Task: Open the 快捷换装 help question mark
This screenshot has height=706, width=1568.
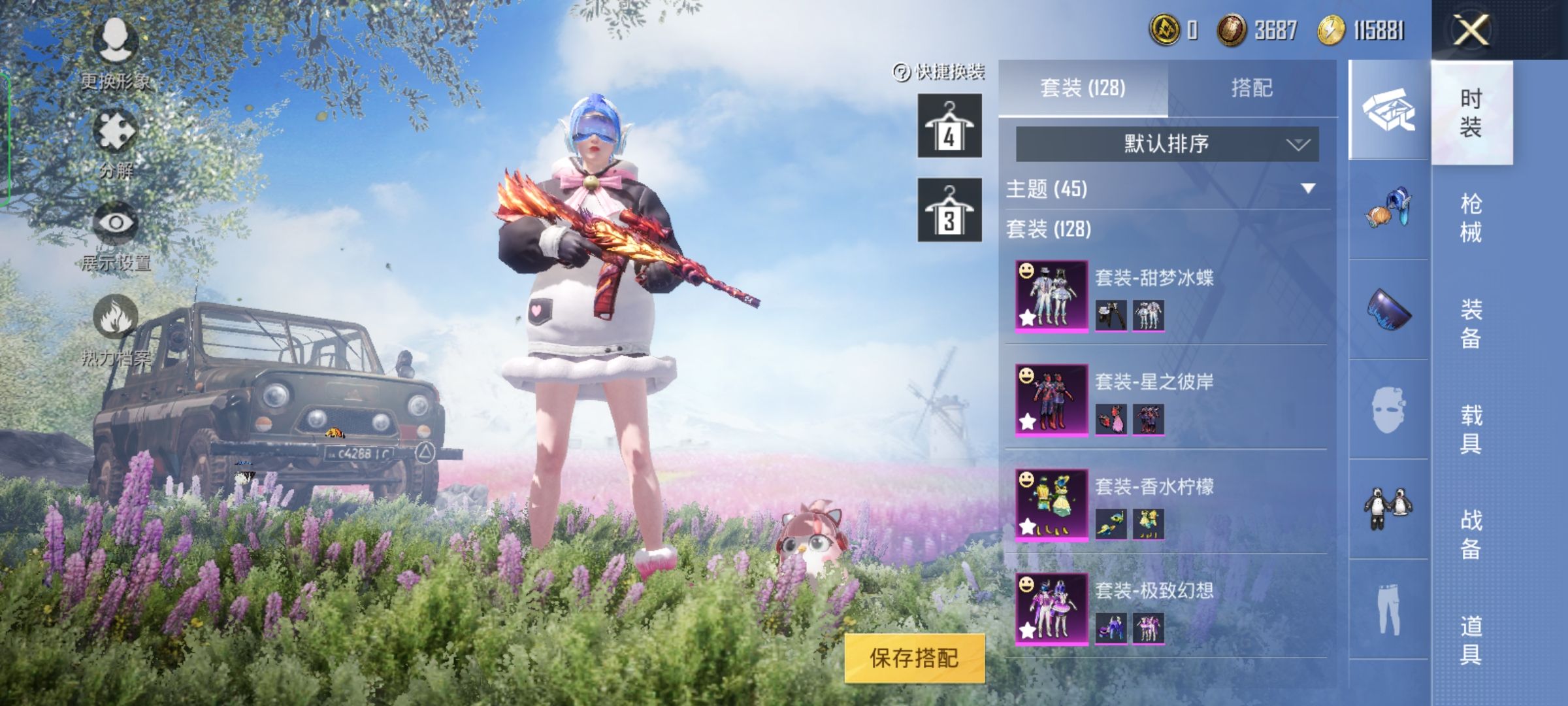Action: (900, 74)
